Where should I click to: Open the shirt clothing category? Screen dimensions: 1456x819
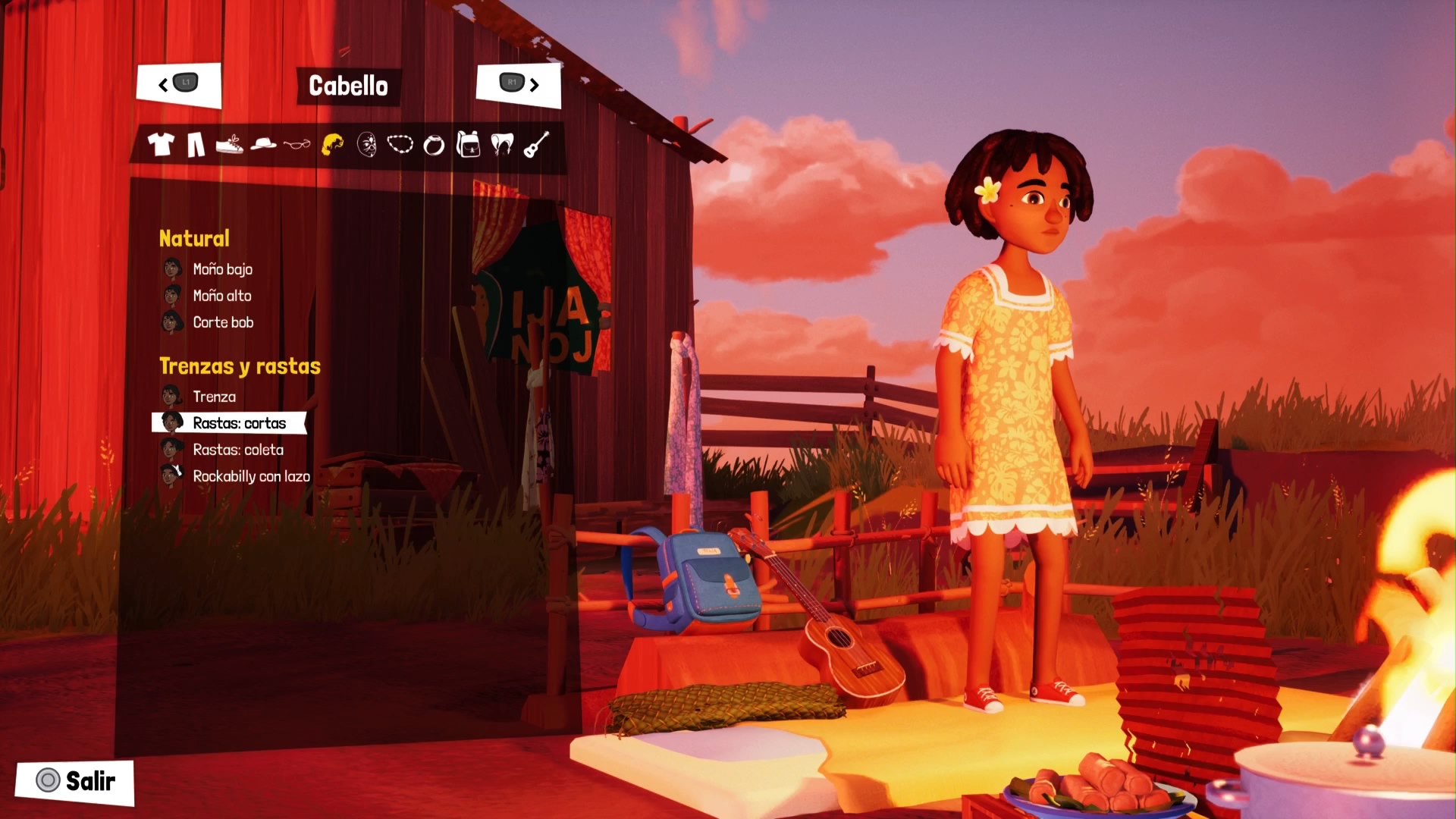[161, 144]
